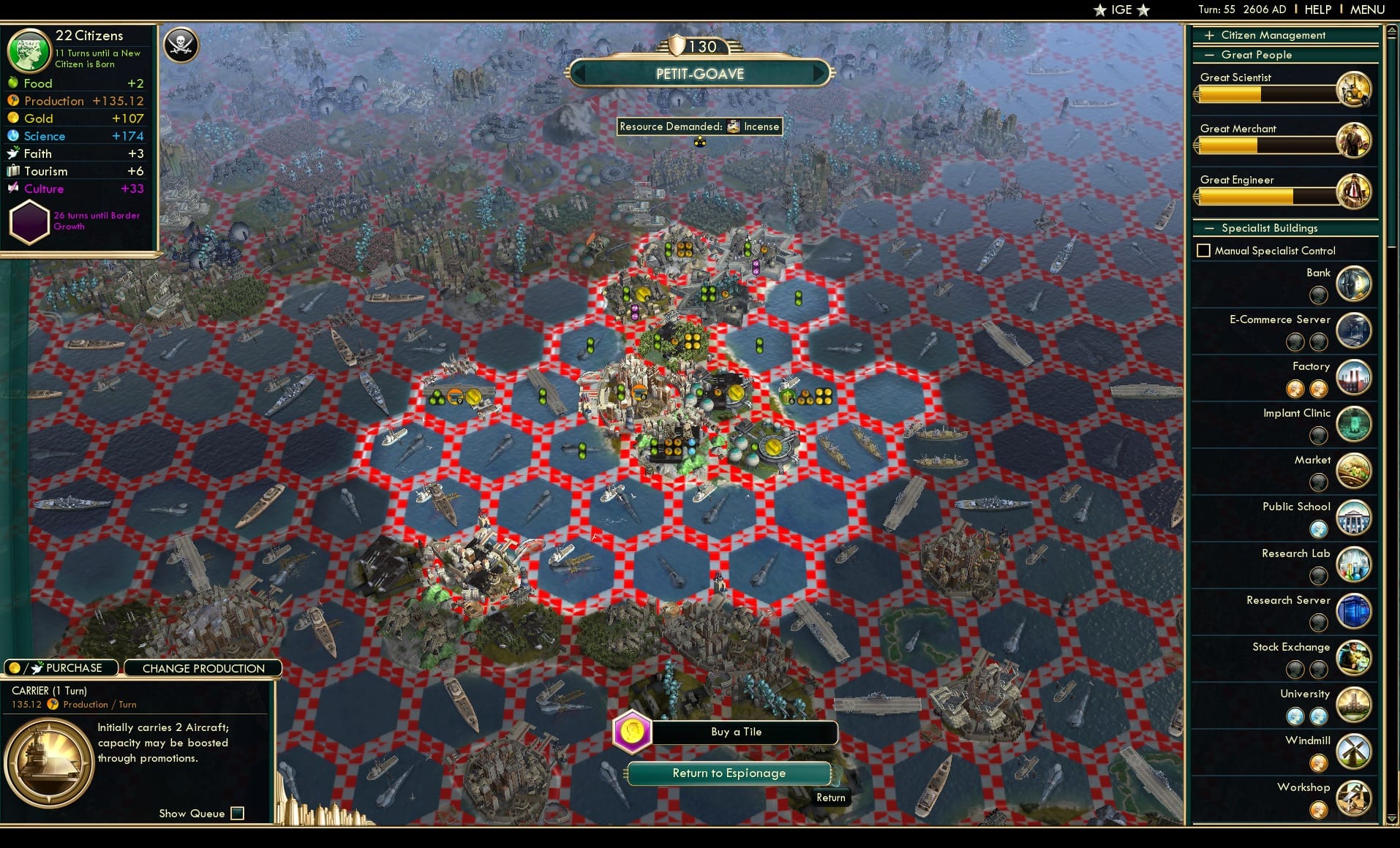The image size is (1400, 848).
Task: Click the Great Scientist portrait
Action: click(x=1354, y=88)
